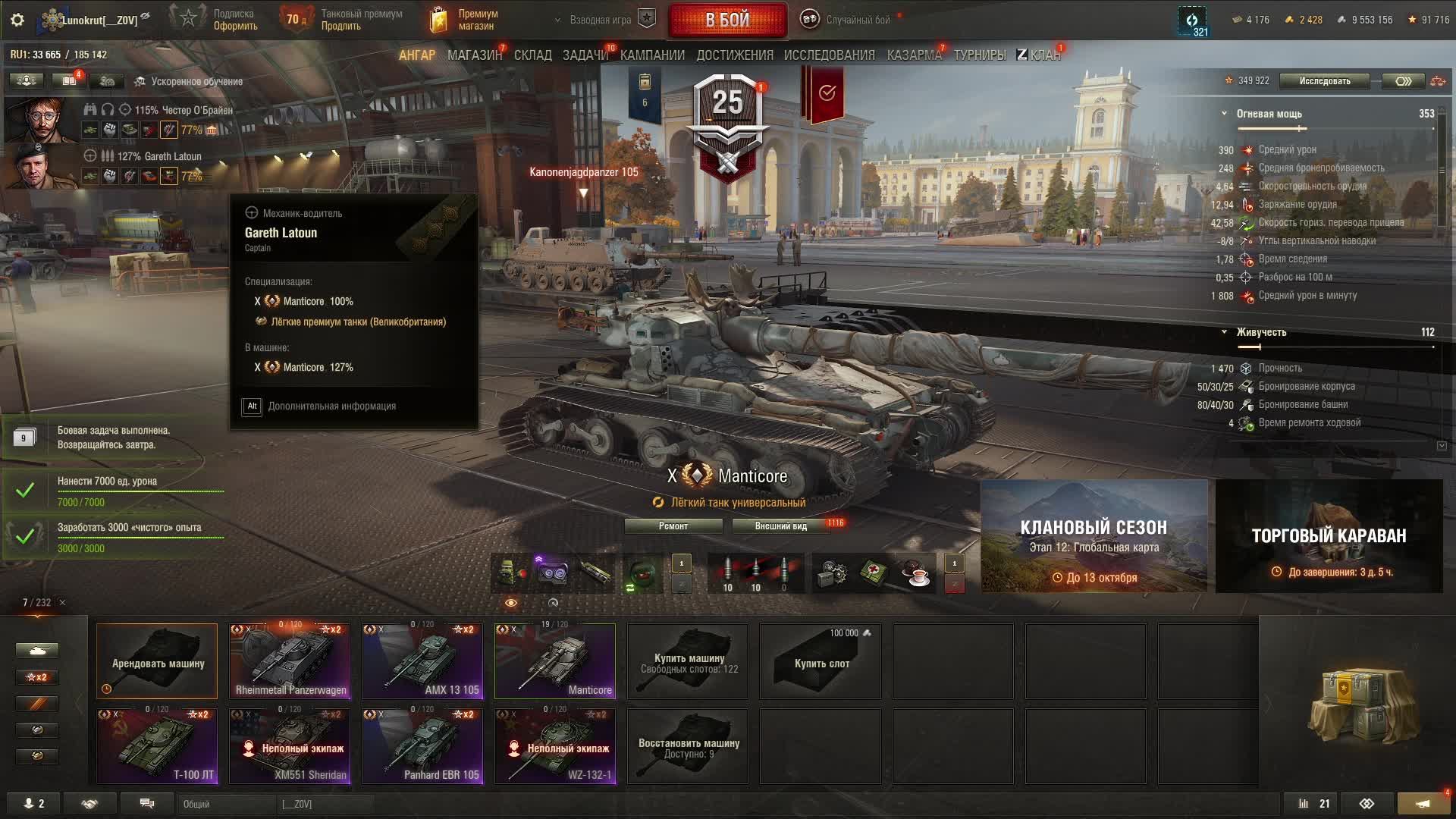
Task: Open the СКЛАД depot tab
Action: pos(532,55)
